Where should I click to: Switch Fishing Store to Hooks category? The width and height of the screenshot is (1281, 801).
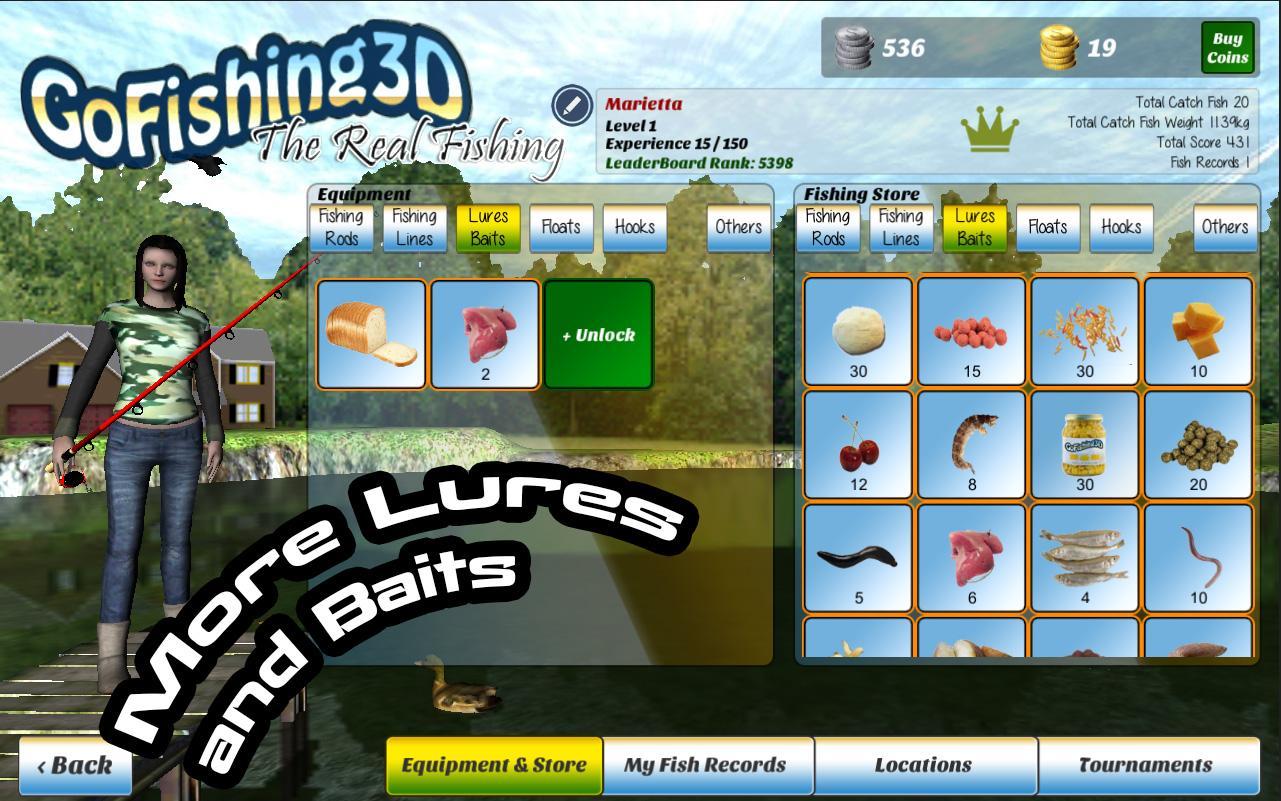click(x=1121, y=227)
